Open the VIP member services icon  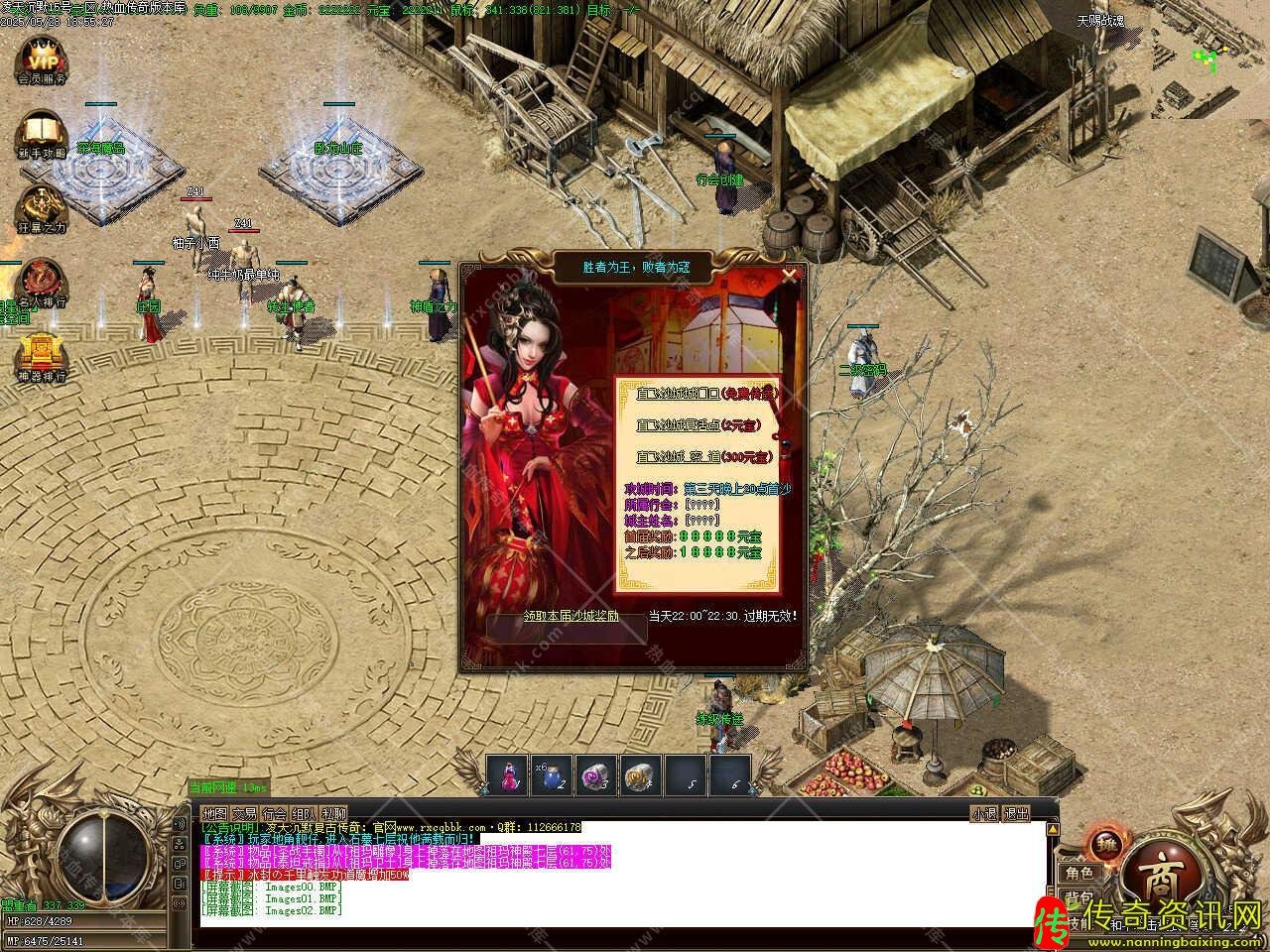click(x=41, y=58)
